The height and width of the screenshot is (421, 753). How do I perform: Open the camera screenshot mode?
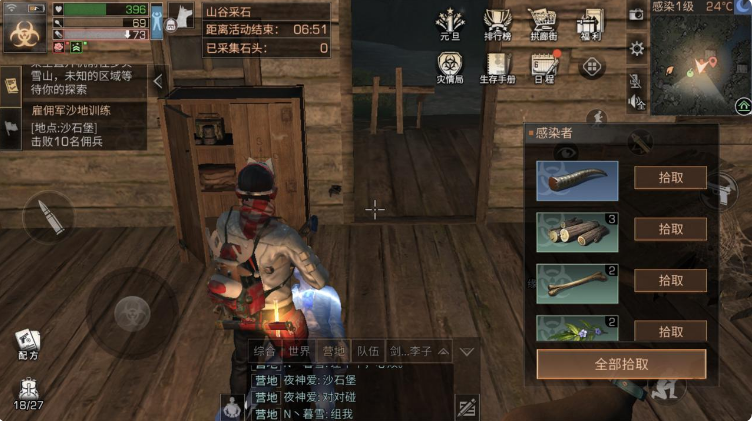[637, 14]
